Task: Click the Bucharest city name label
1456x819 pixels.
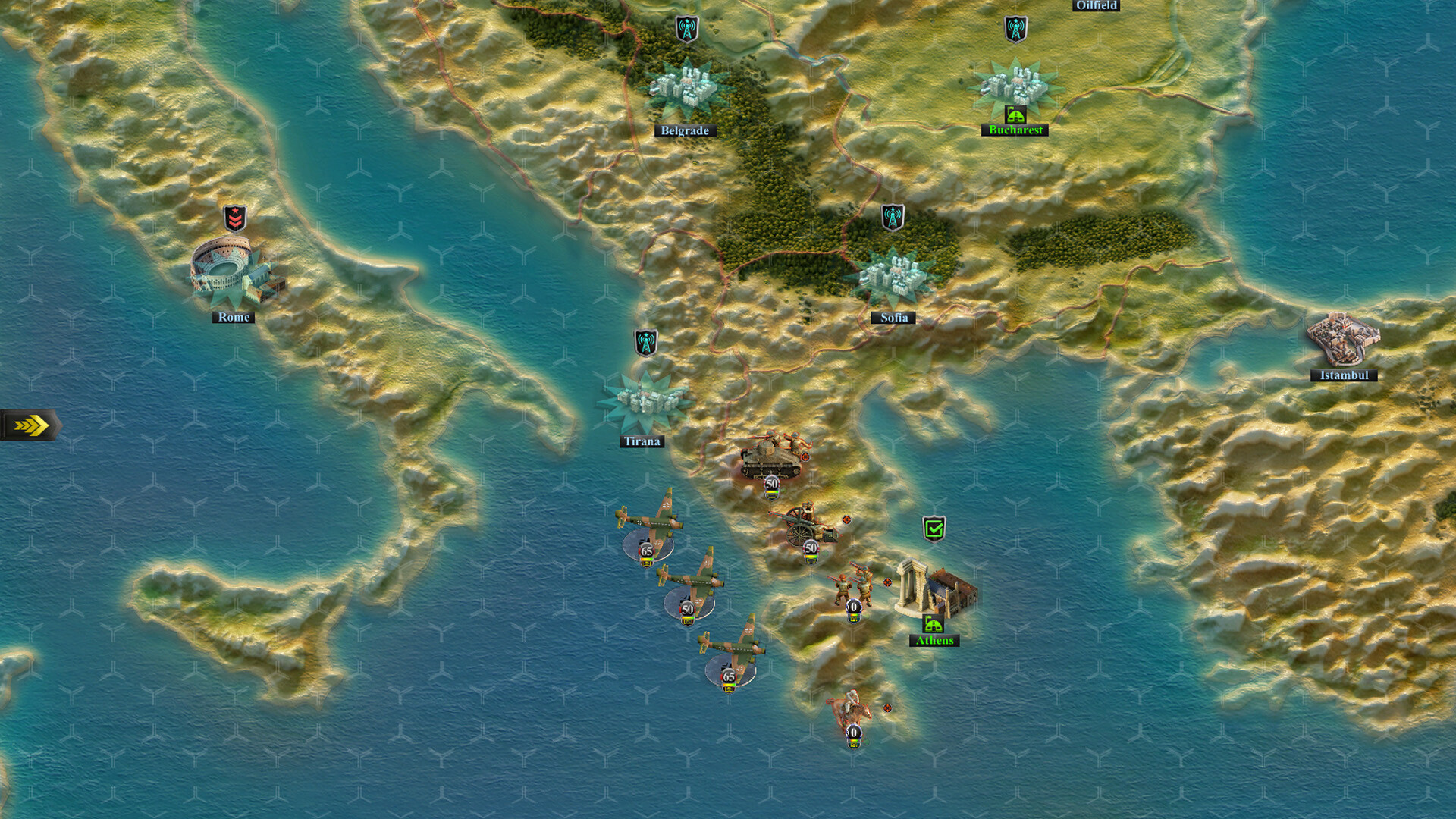Action: click(x=1015, y=130)
